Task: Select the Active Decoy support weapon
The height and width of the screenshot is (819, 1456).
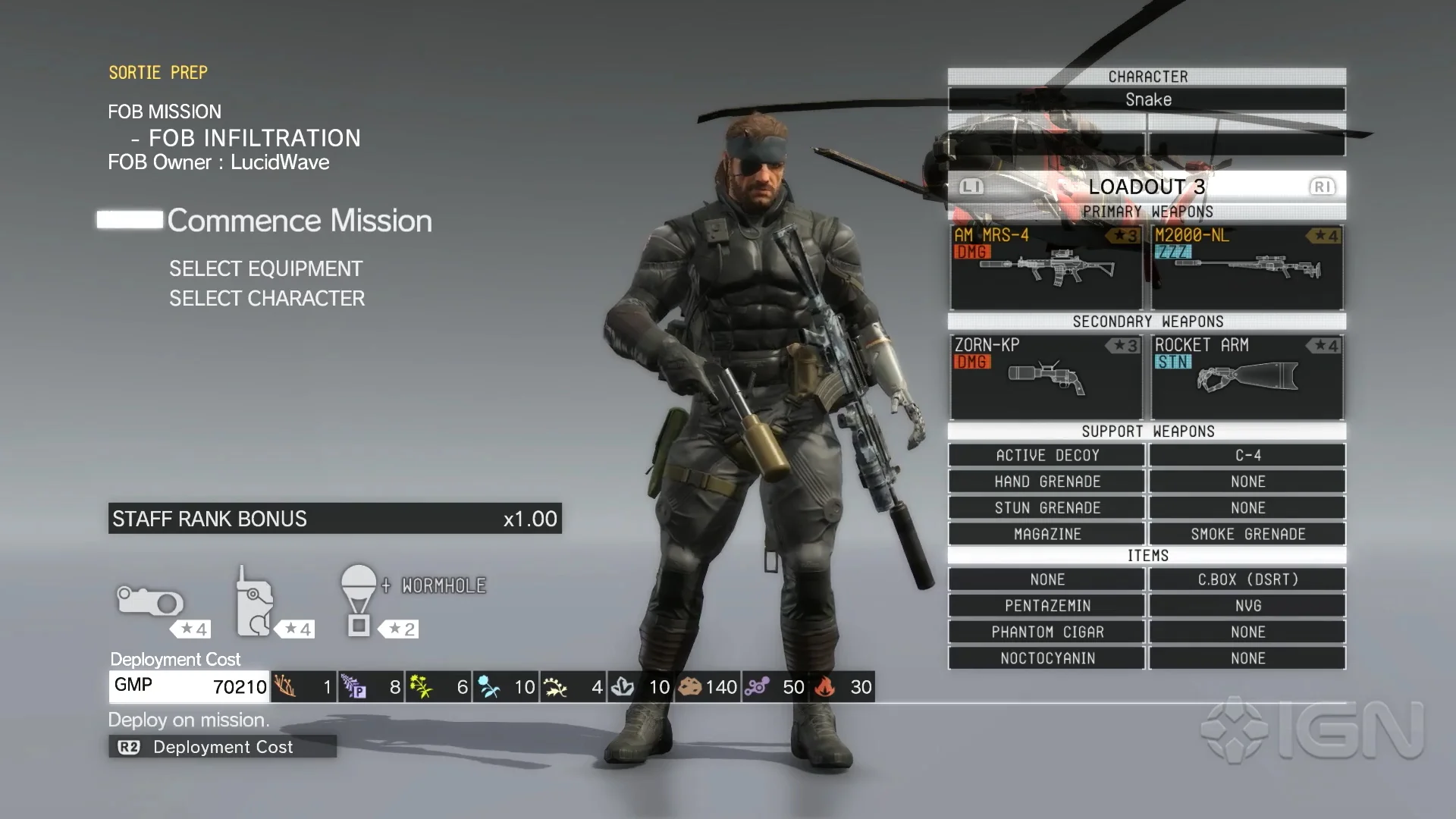Action: coord(1046,455)
